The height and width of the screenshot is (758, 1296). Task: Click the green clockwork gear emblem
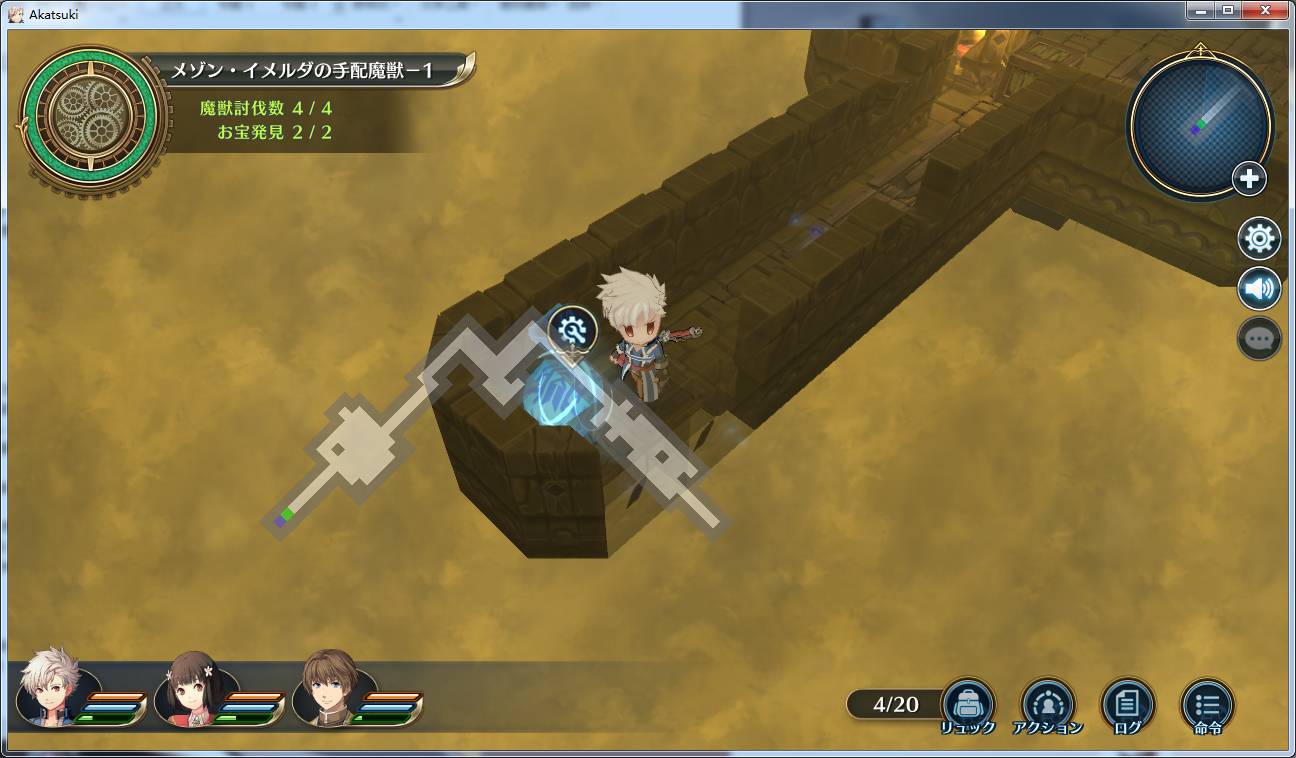pos(88,118)
